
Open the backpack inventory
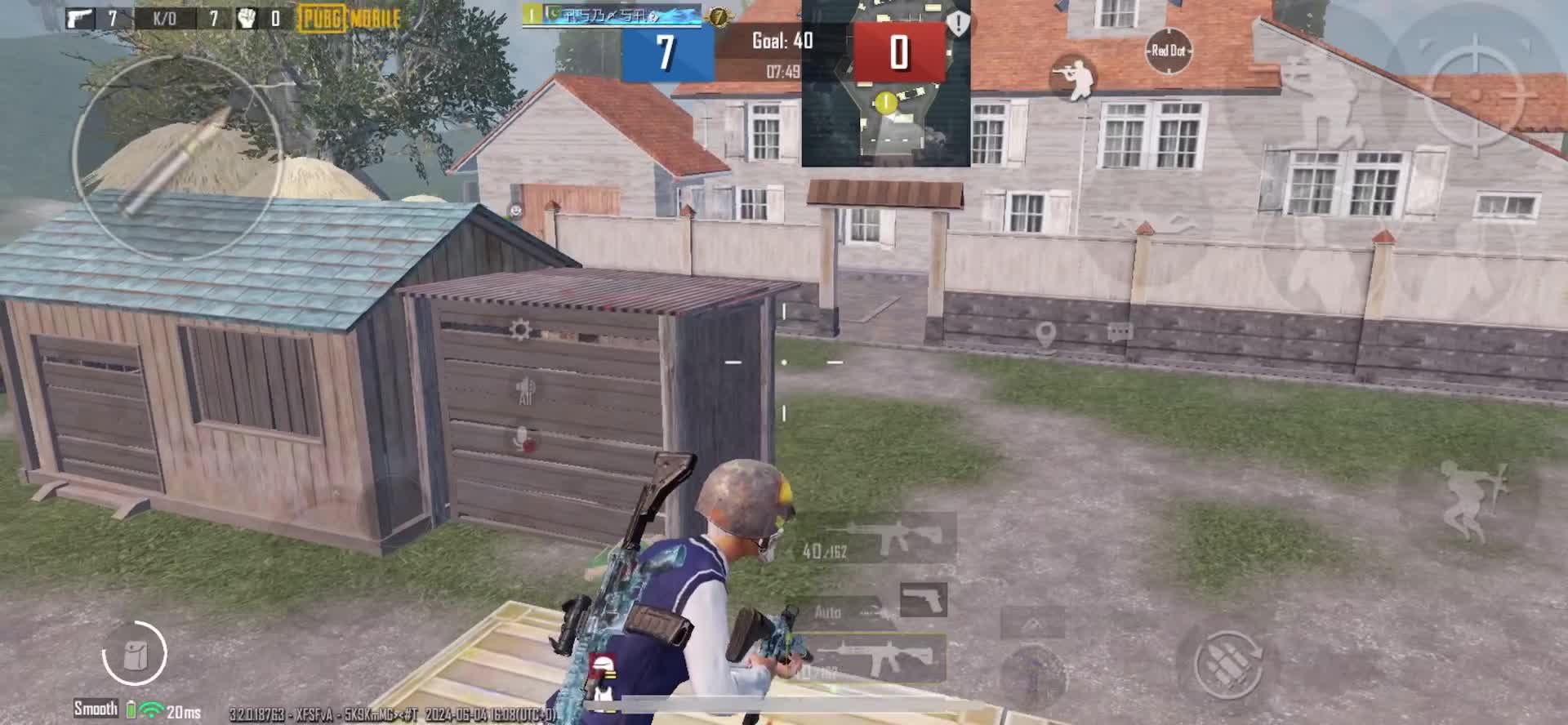click(134, 653)
